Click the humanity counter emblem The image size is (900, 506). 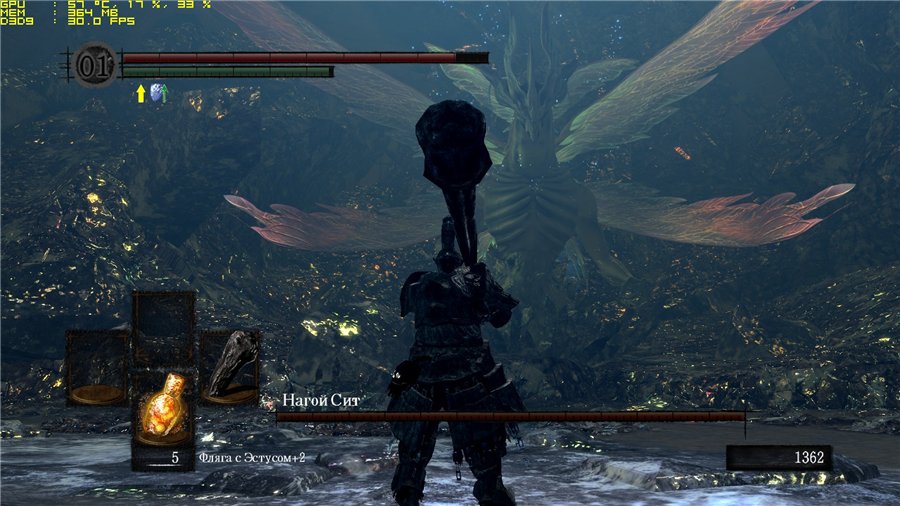94,66
